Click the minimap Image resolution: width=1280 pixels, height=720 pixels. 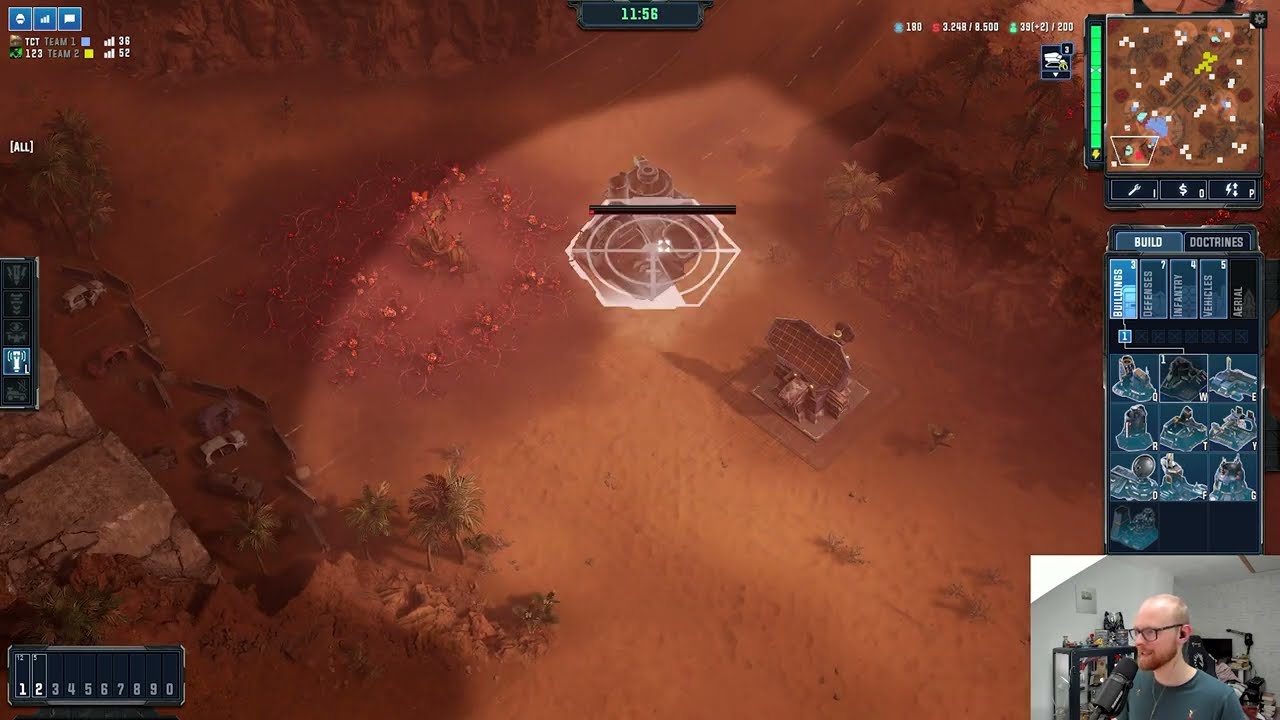[1183, 90]
